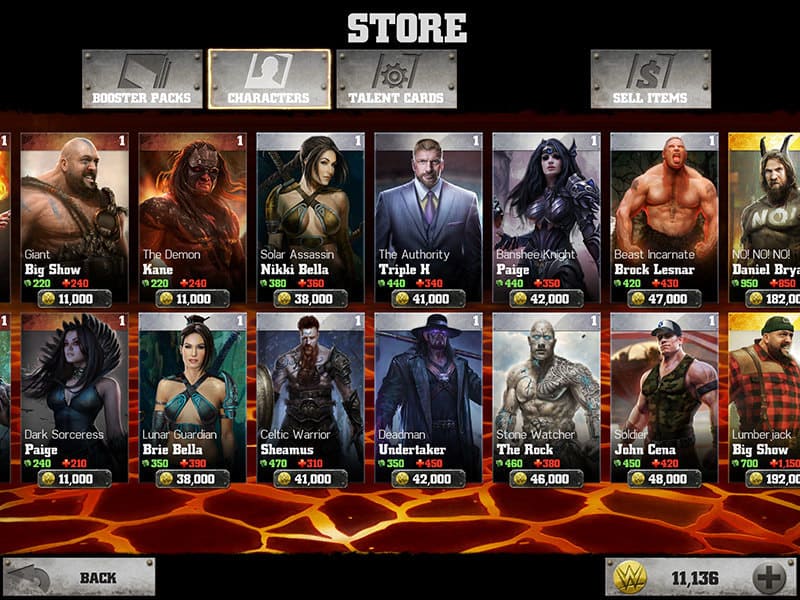Choose the Banshee Knight Paige card
800x600 pixels.
click(545, 215)
